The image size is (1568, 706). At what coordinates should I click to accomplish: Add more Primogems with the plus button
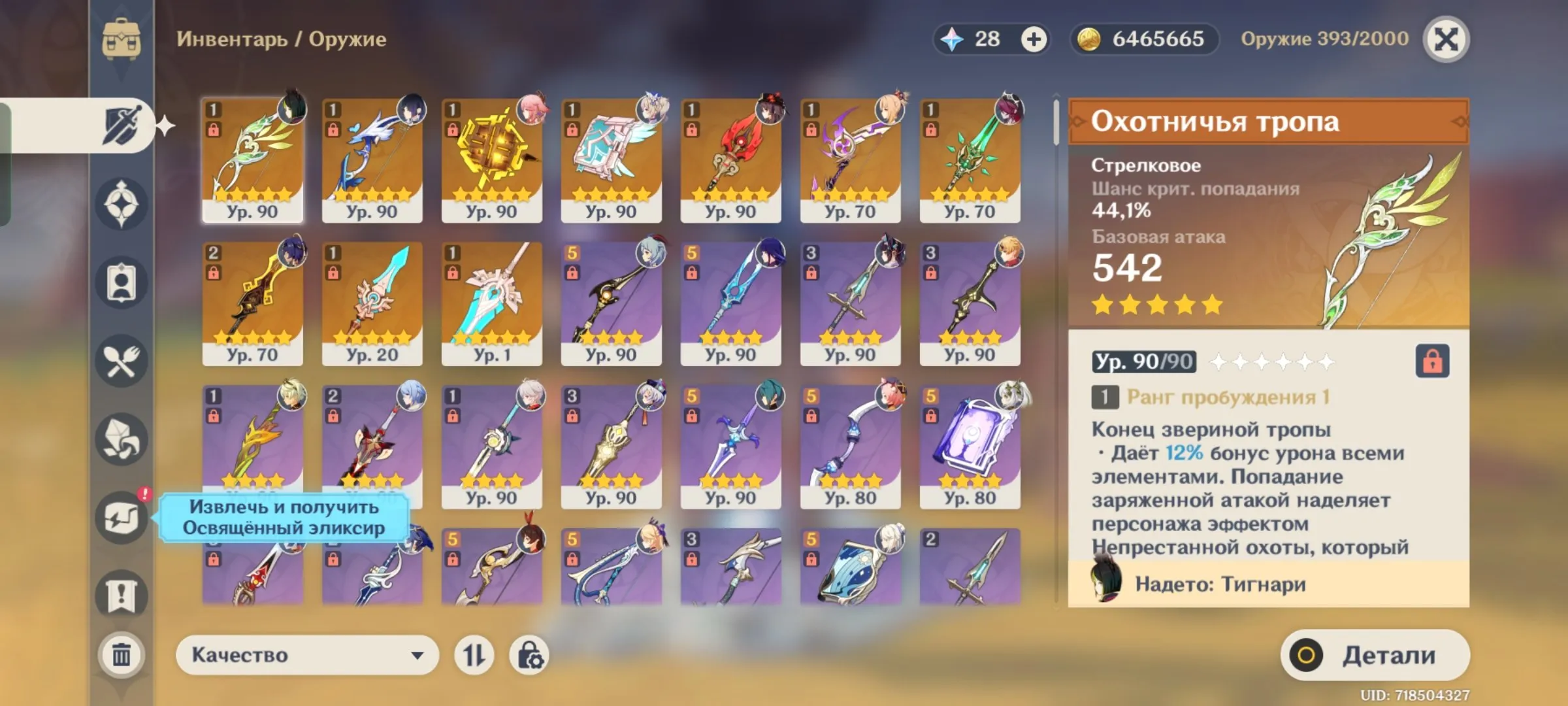(x=1034, y=39)
